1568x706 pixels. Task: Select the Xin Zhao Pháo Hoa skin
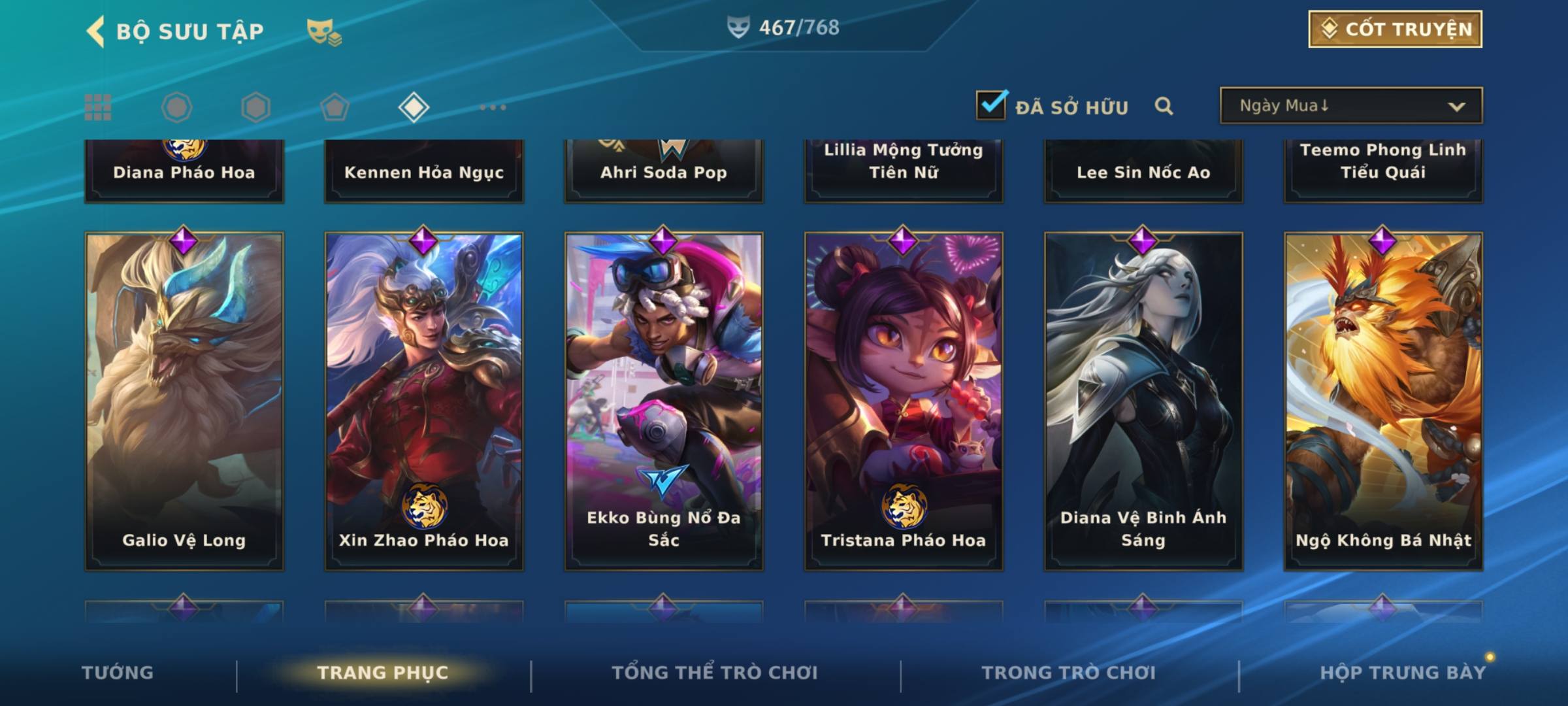424,401
